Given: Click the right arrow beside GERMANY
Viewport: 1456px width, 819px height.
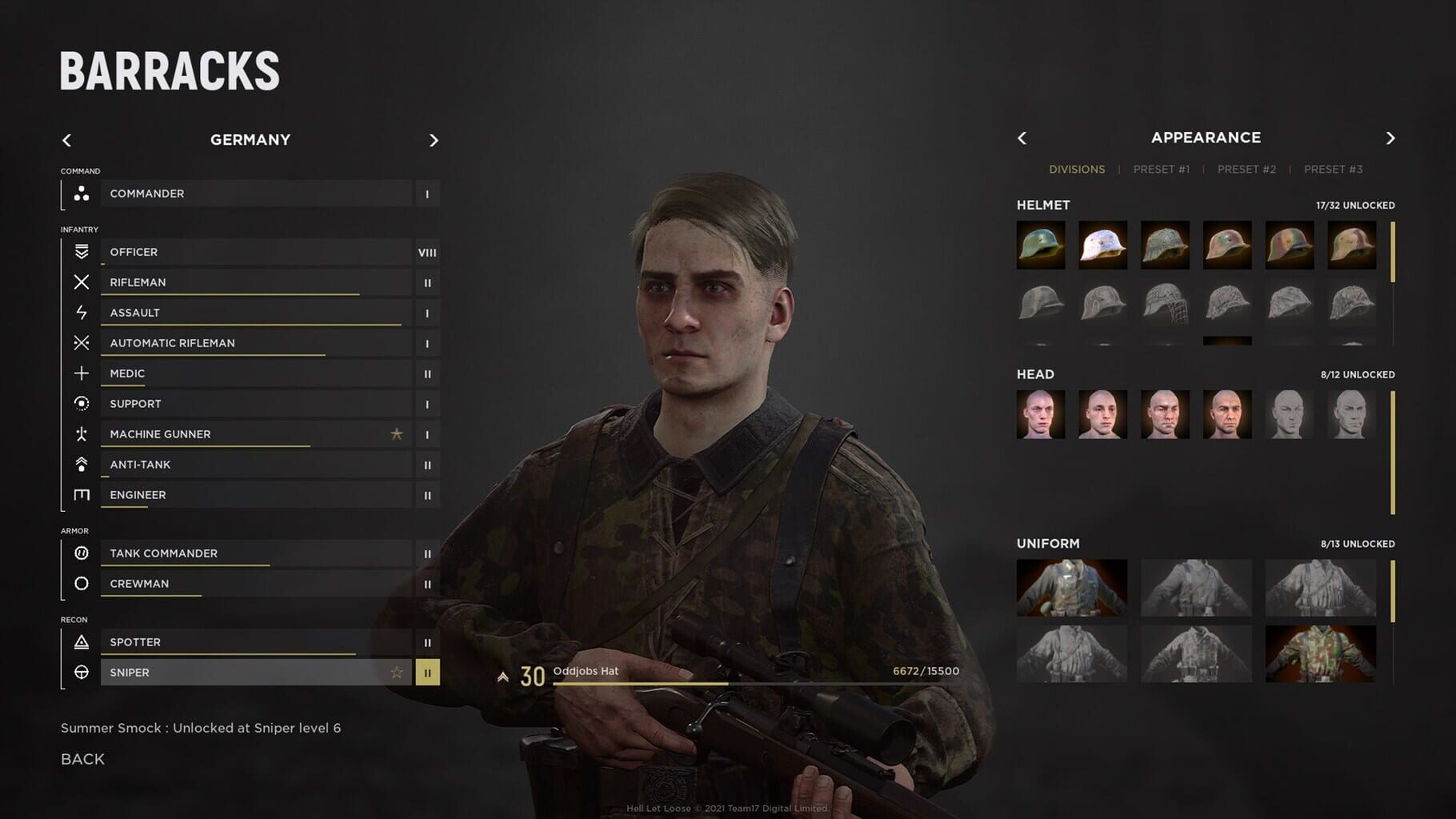Looking at the screenshot, I should 434,140.
